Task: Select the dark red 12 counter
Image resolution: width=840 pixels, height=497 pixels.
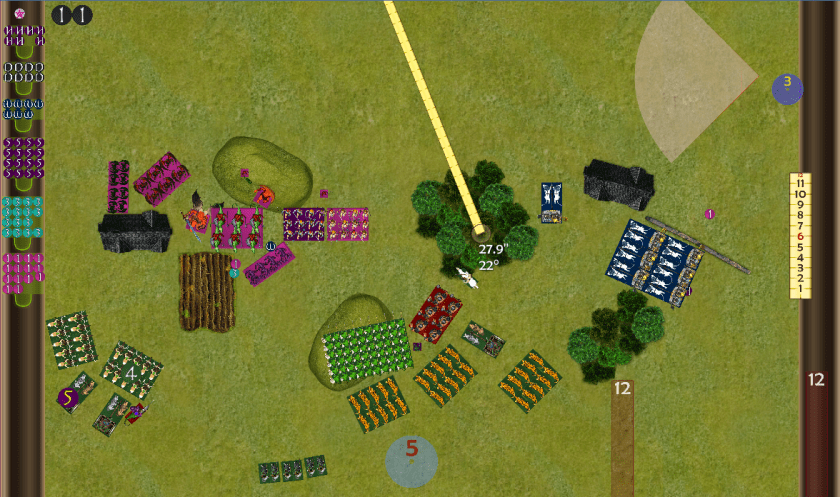Action: 815,380
